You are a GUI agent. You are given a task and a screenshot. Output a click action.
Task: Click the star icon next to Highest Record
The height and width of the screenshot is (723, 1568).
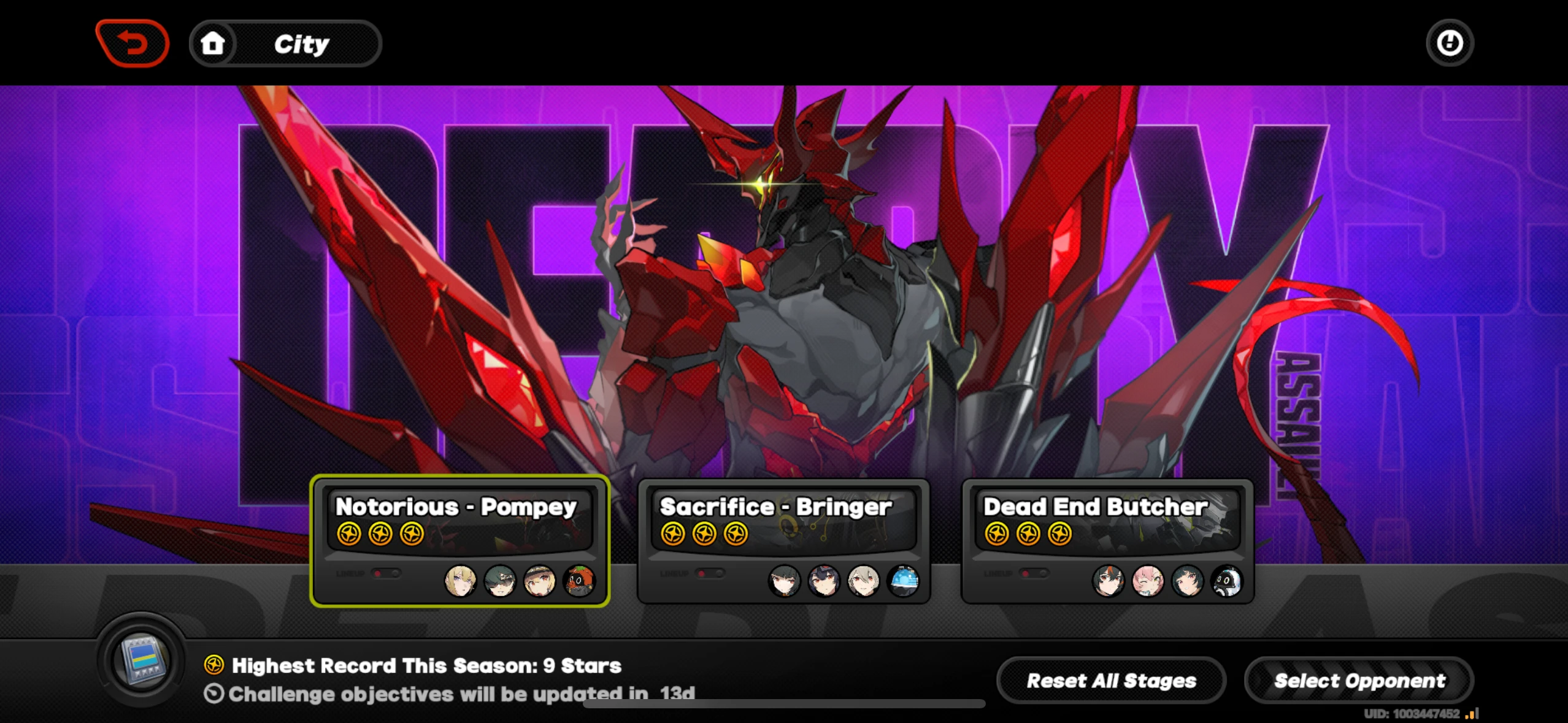(213, 664)
